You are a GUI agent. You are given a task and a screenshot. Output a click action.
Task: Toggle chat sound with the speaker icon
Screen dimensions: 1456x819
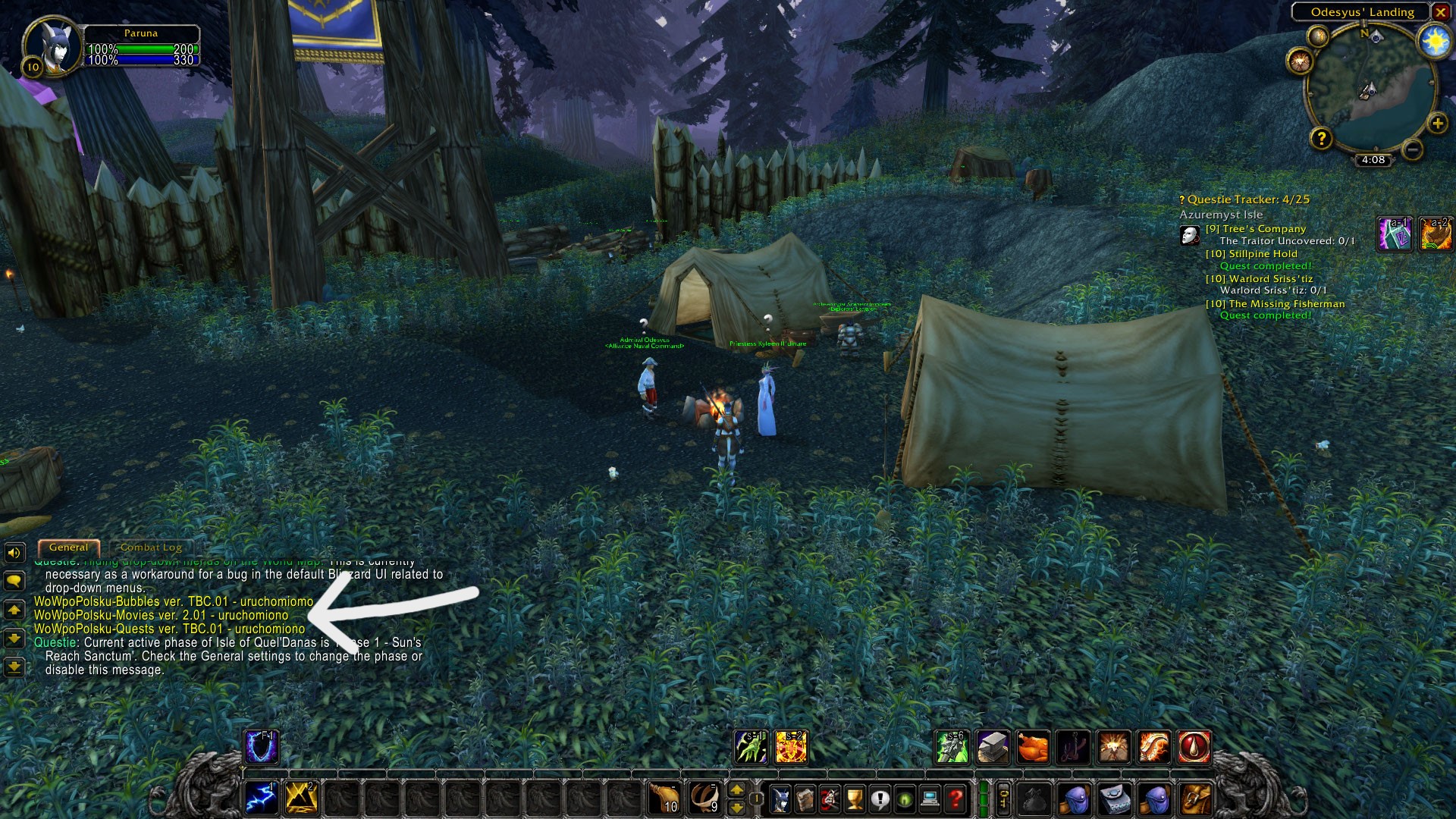pyautogui.click(x=14, y=553)
